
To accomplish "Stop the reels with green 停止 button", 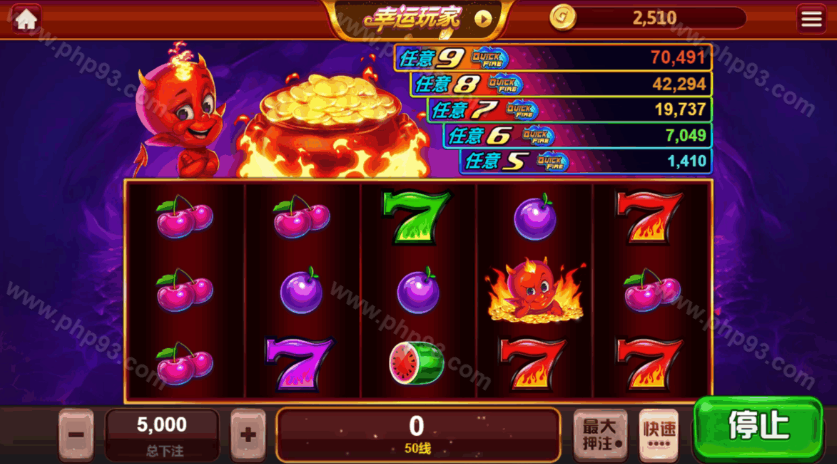I will tap(758, 426).
